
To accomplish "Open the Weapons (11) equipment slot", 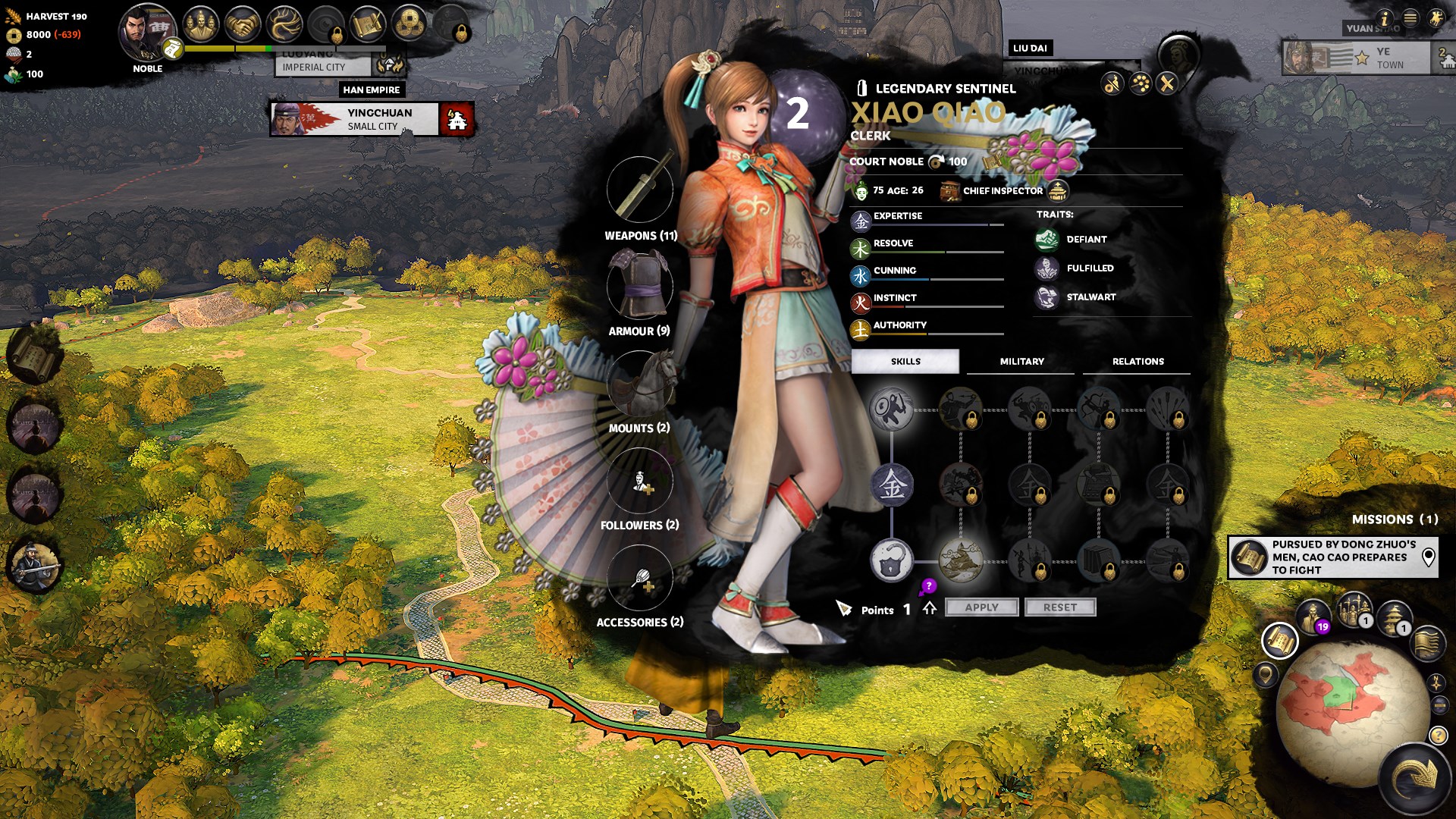I will point(640,190).
